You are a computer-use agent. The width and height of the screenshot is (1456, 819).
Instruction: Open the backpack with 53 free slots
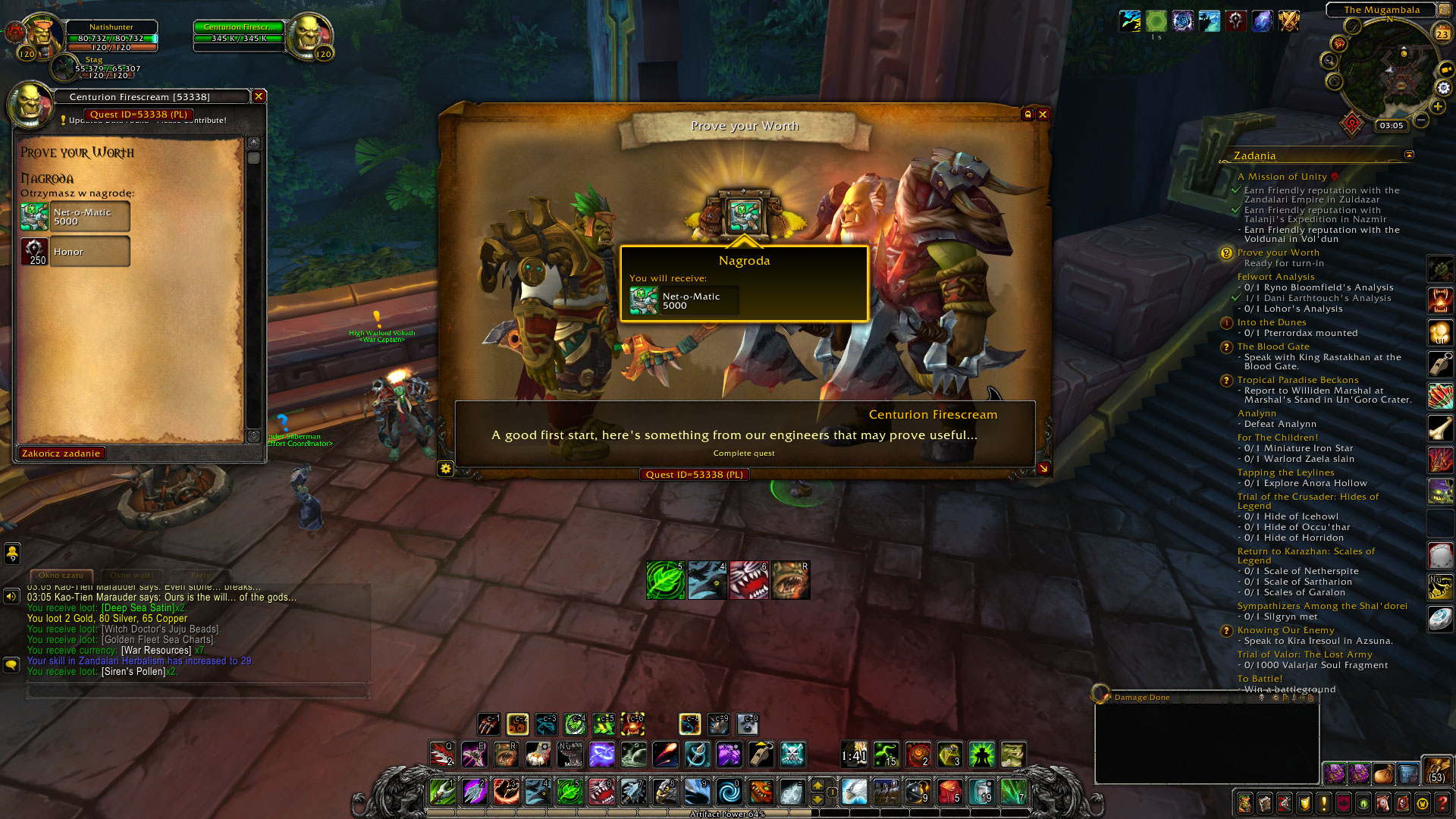[x=1439, y=776]
